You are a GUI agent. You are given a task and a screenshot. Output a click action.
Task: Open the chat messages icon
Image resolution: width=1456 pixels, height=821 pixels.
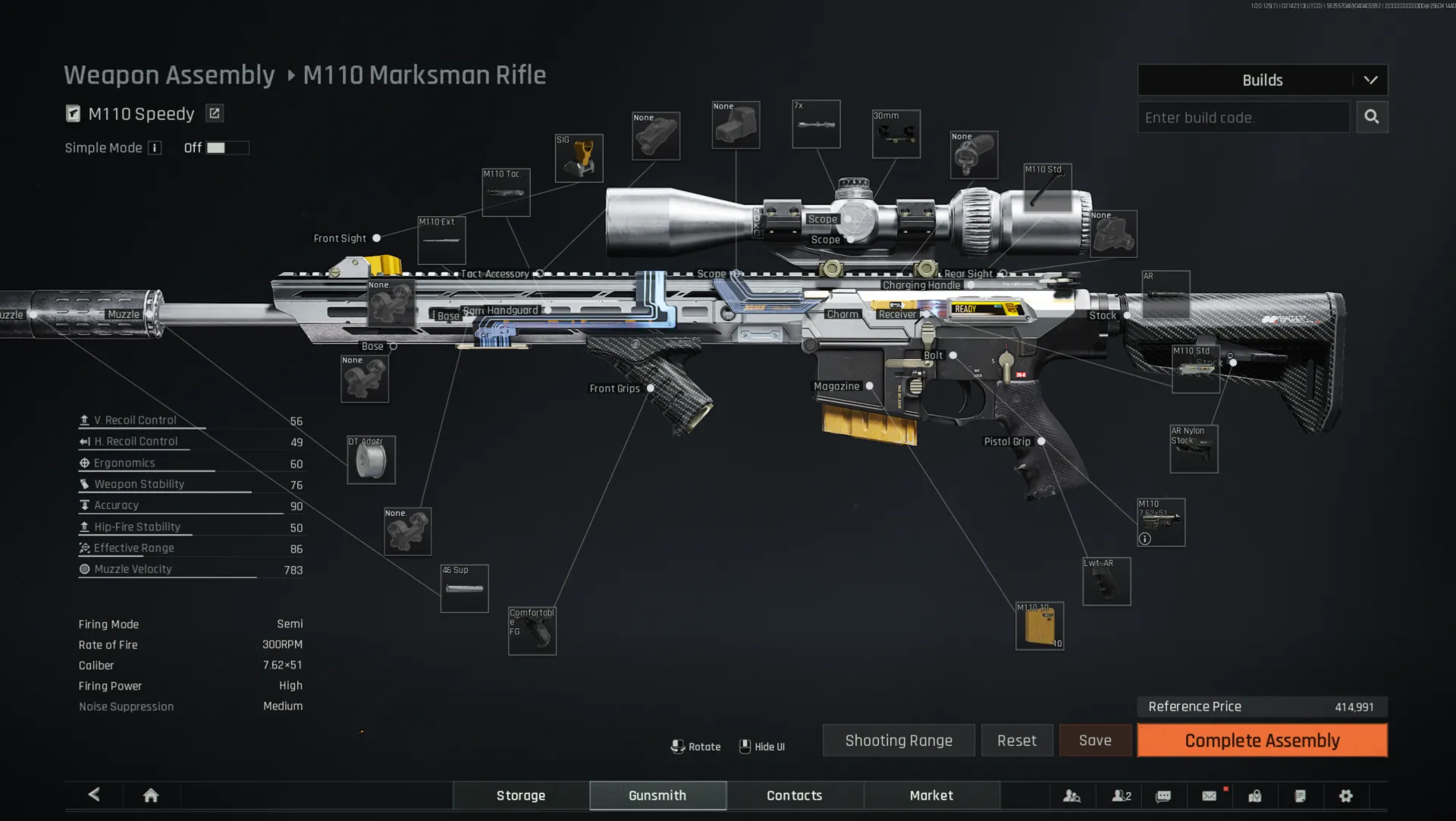click(1163, 796)
